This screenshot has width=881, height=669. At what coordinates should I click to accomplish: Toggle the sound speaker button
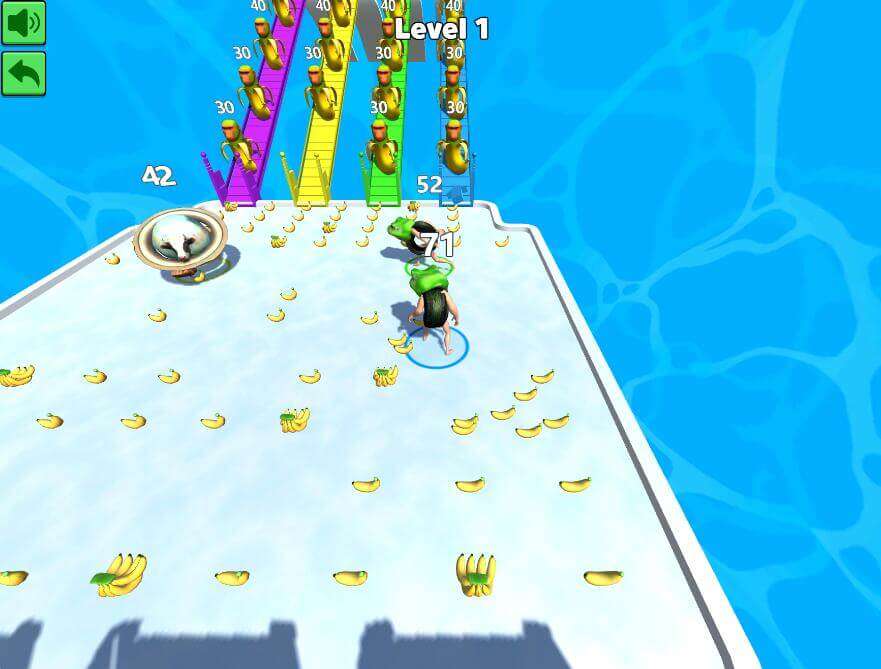point(23,22)
